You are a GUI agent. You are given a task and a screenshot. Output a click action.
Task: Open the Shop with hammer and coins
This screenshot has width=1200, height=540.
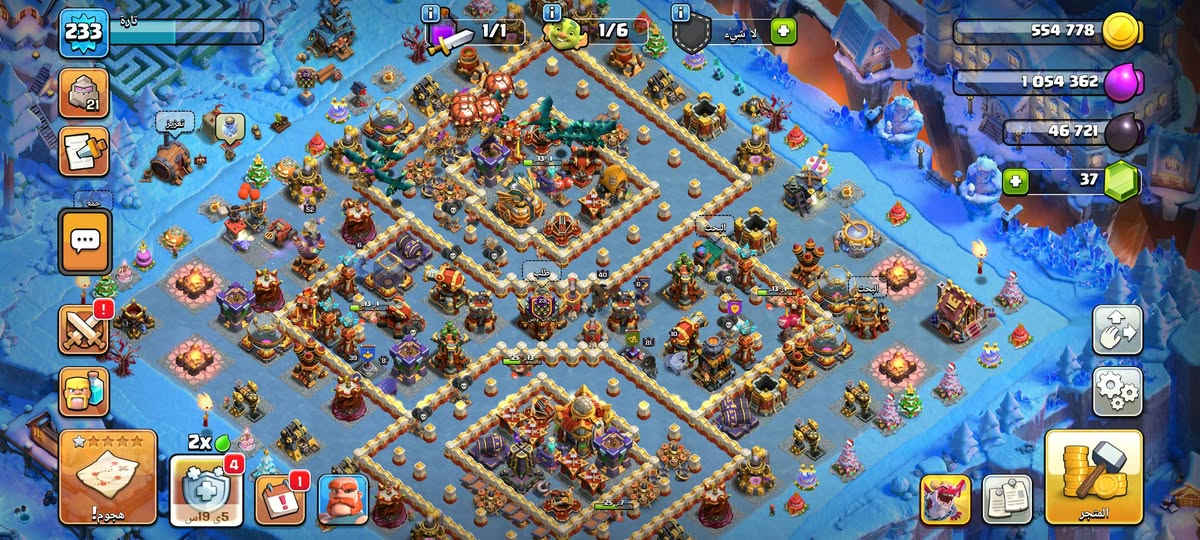click(x=1094, y=477)
